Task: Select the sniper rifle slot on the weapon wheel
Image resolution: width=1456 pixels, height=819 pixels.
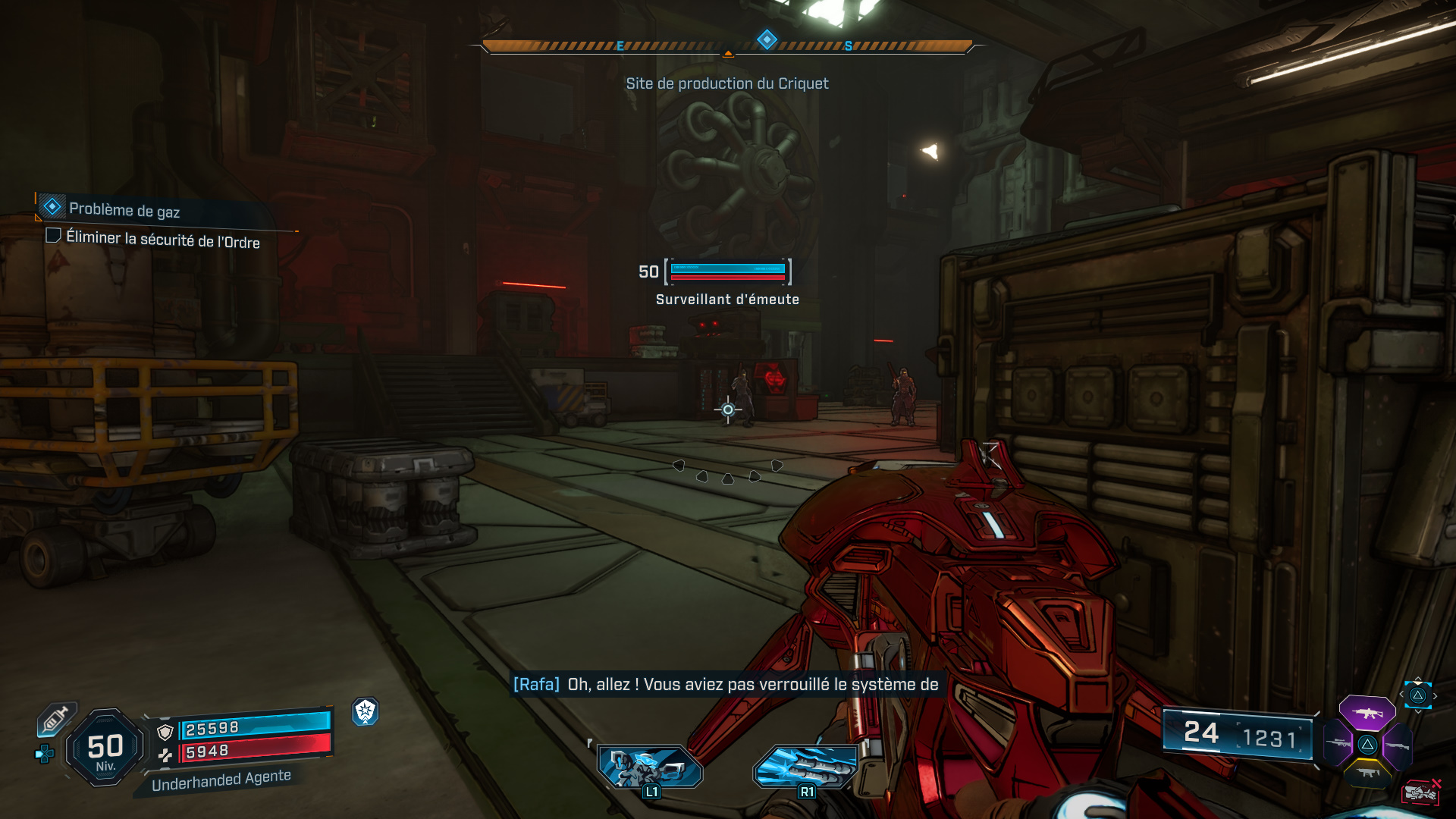Action: (x=1339, y=743)
